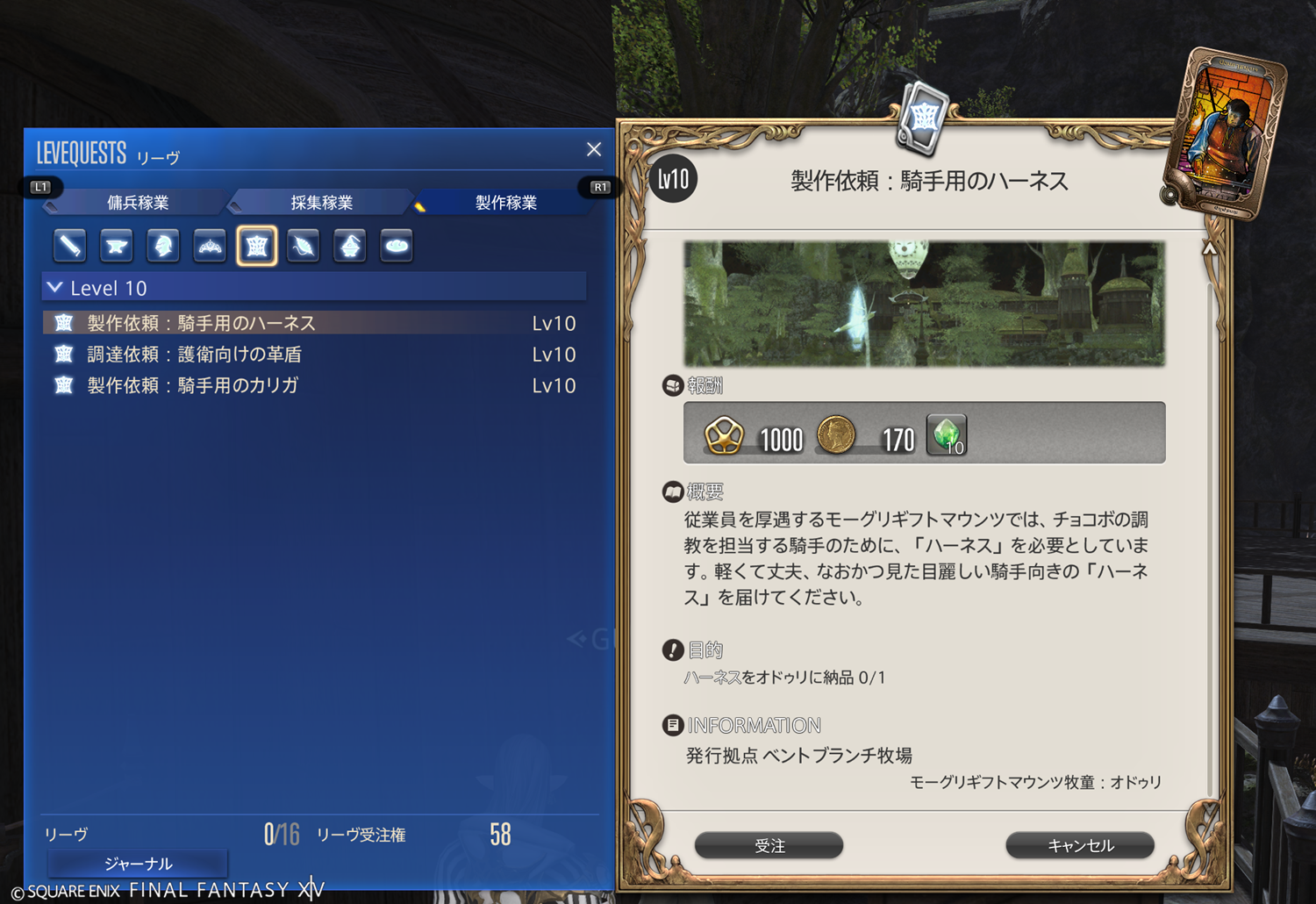Close the Levequests window
This screenshot has width=1316, height=904.
click(594, 149)
